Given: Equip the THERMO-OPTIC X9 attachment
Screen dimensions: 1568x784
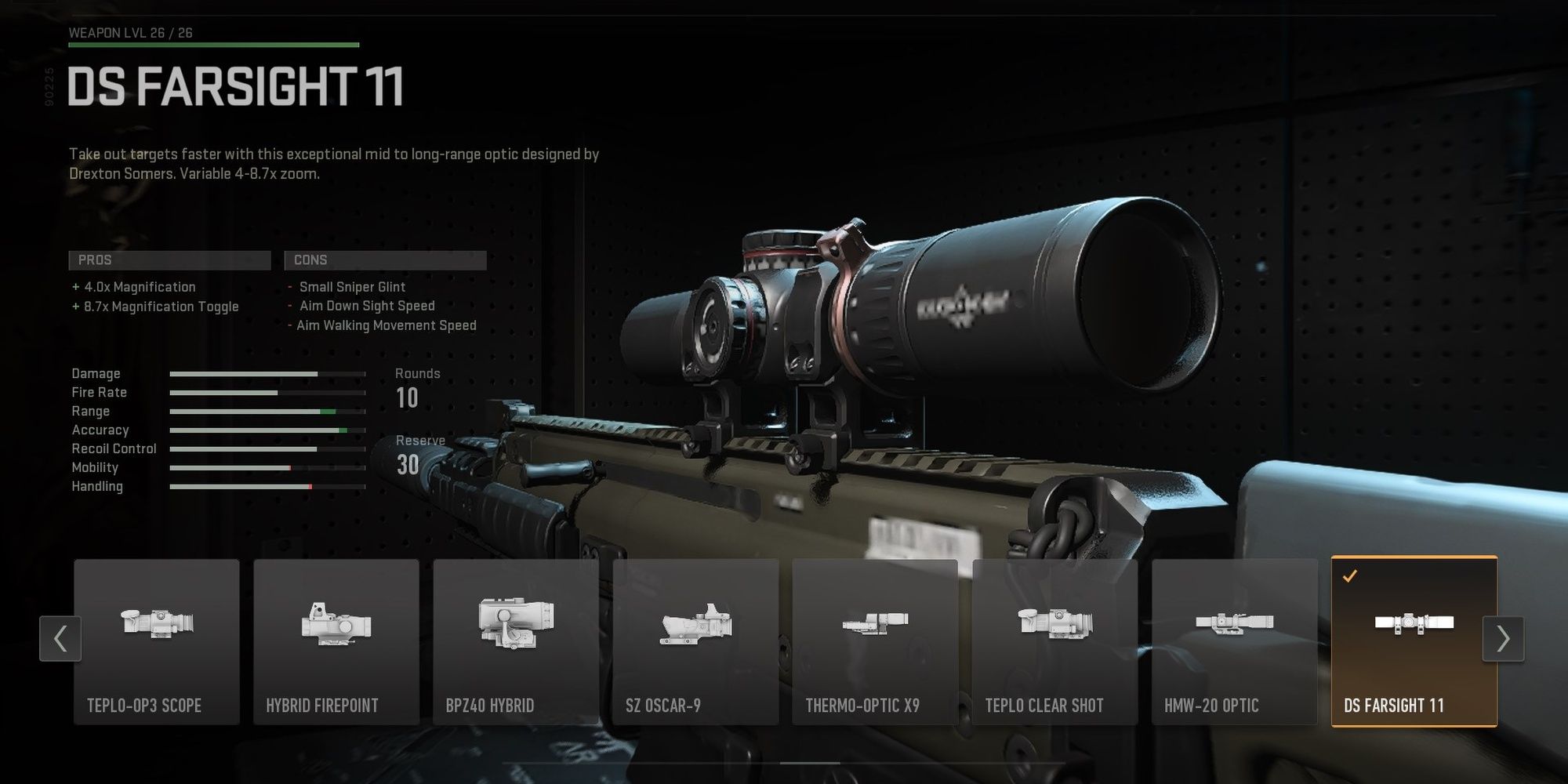Looking at the screenshot, I should point(875,641).
